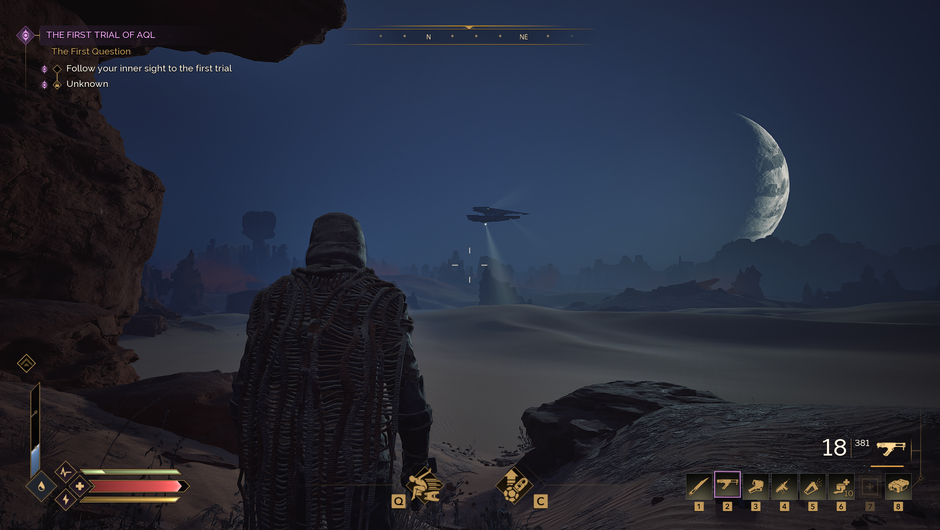
Task: Select the binoculars in hotbar slot 8
Action: (x=898, y=486)
